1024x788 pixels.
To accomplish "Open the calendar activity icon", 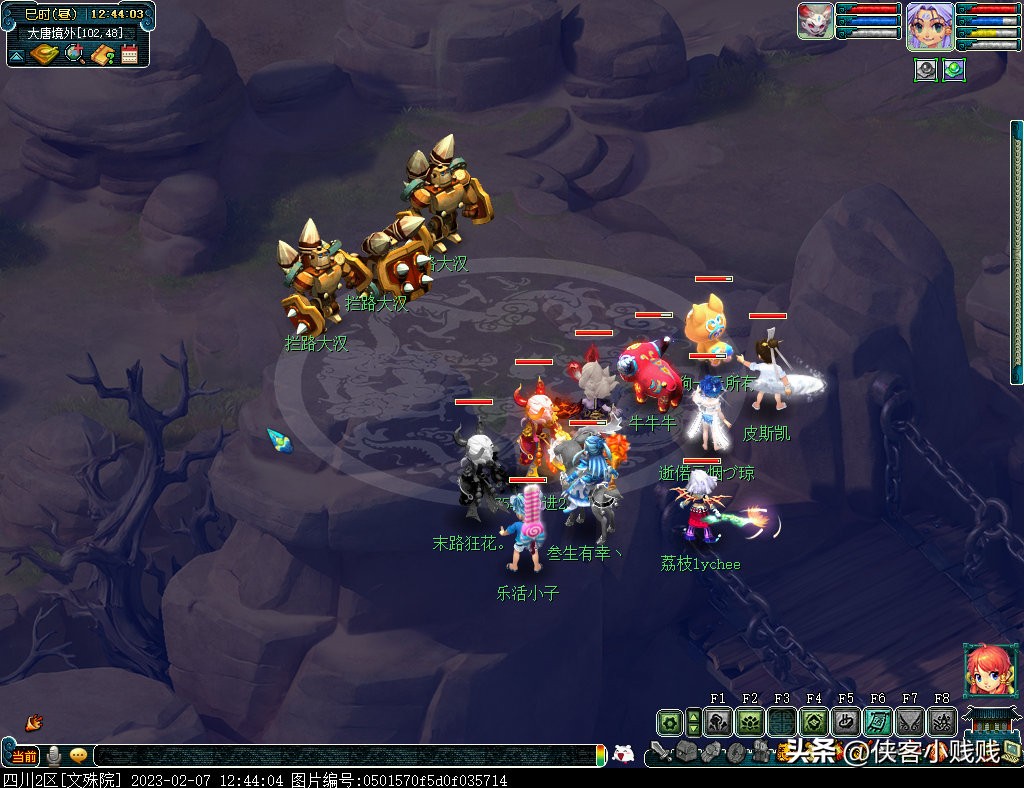I will tap(129, 54).
